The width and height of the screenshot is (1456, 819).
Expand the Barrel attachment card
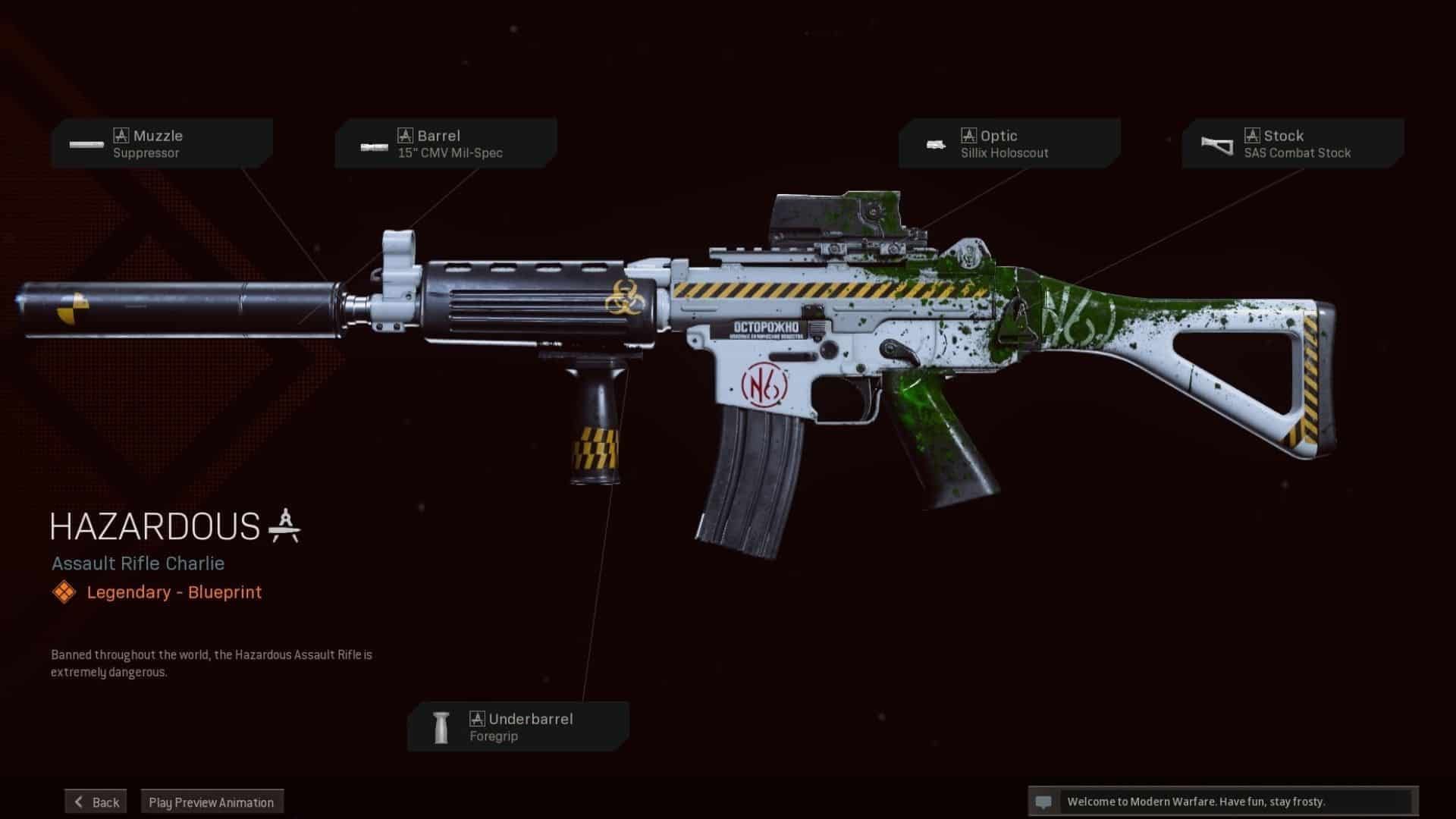point(446,144)
